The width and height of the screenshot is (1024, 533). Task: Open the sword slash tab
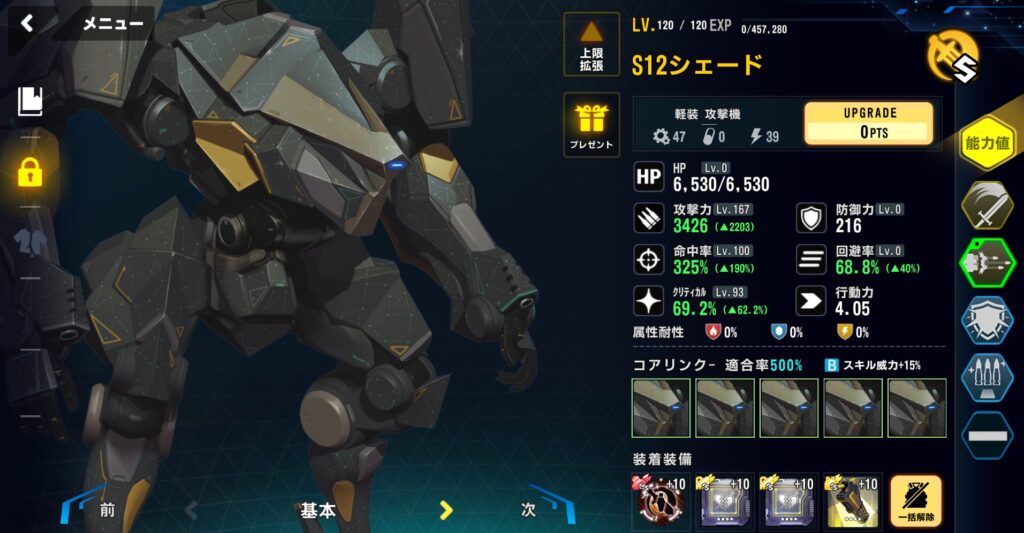tap(987, 205)
